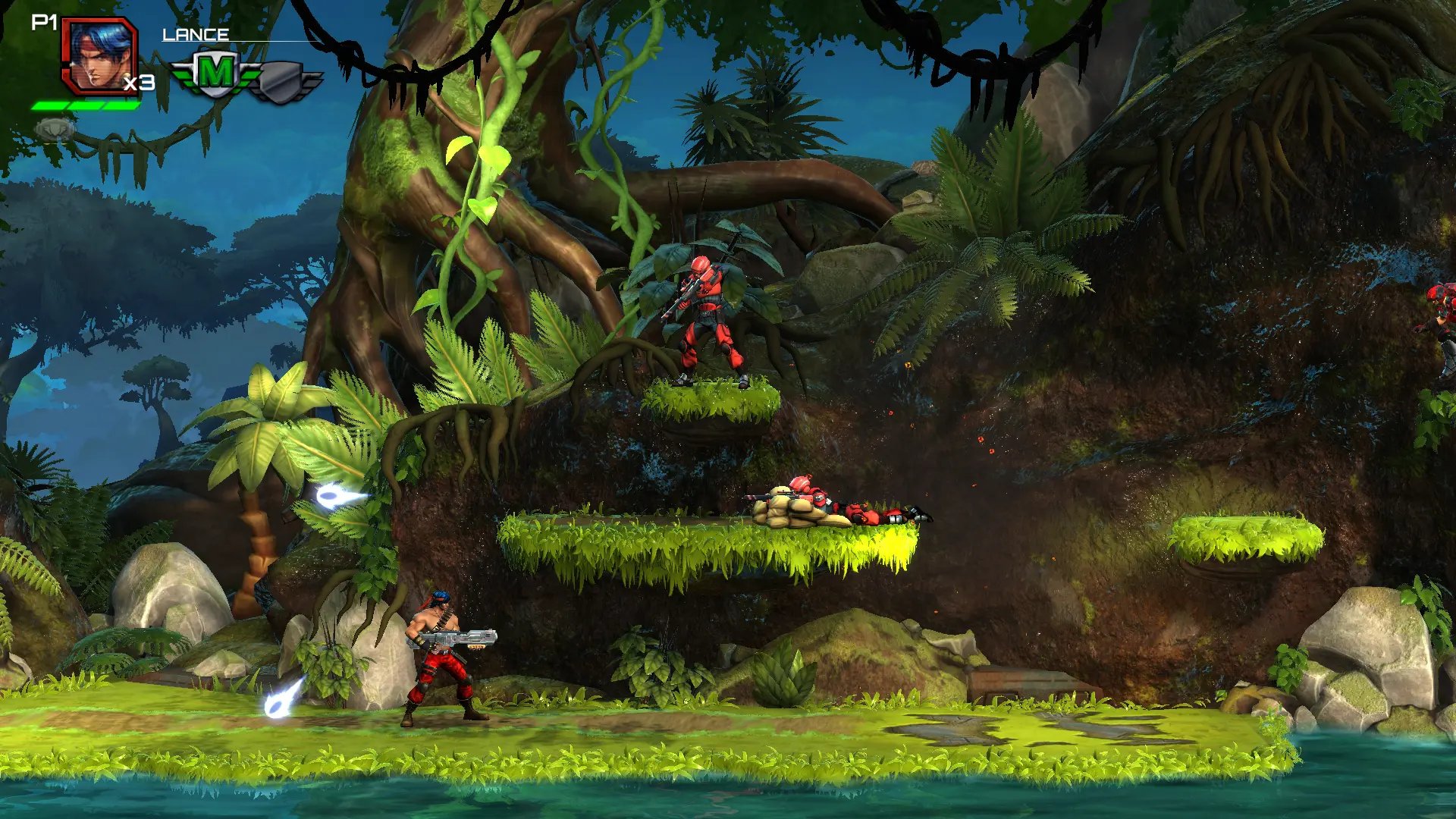Image resolution: width=1456 pixels, height=819 pixels.
Task: Choose the empty gray weapon slot
Action: 286,81
